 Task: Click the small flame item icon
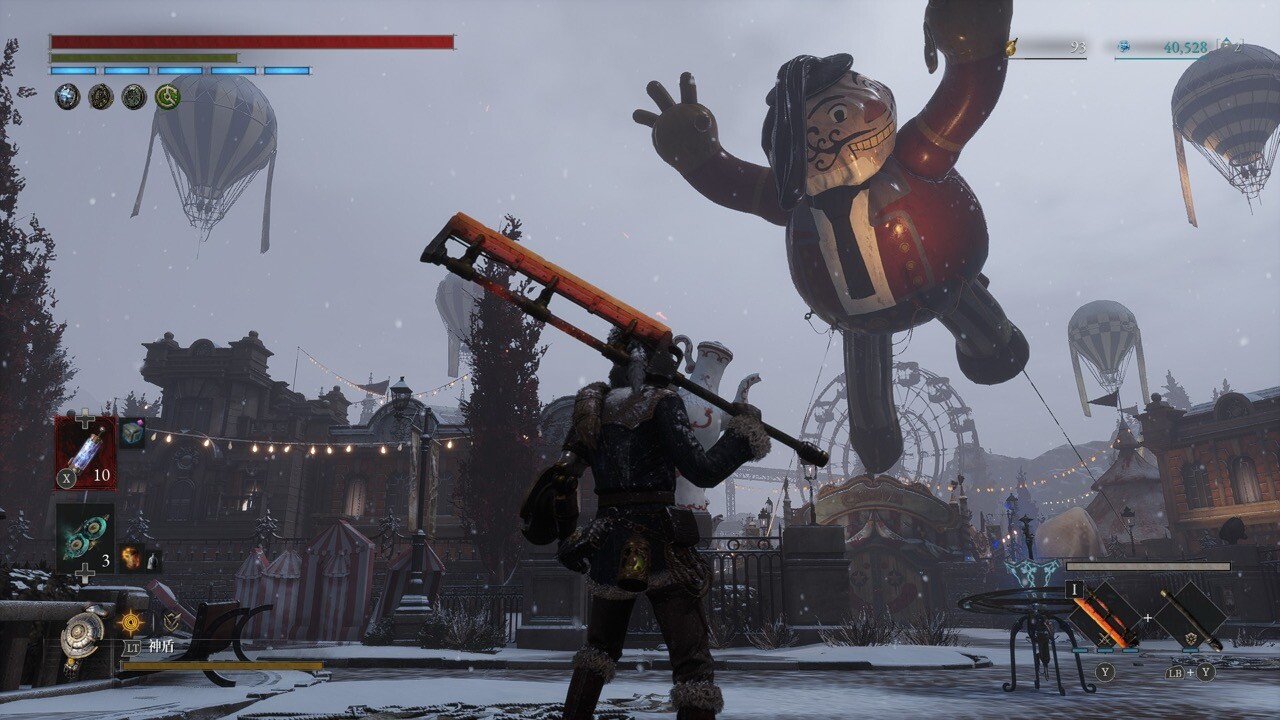click(130, 557)
